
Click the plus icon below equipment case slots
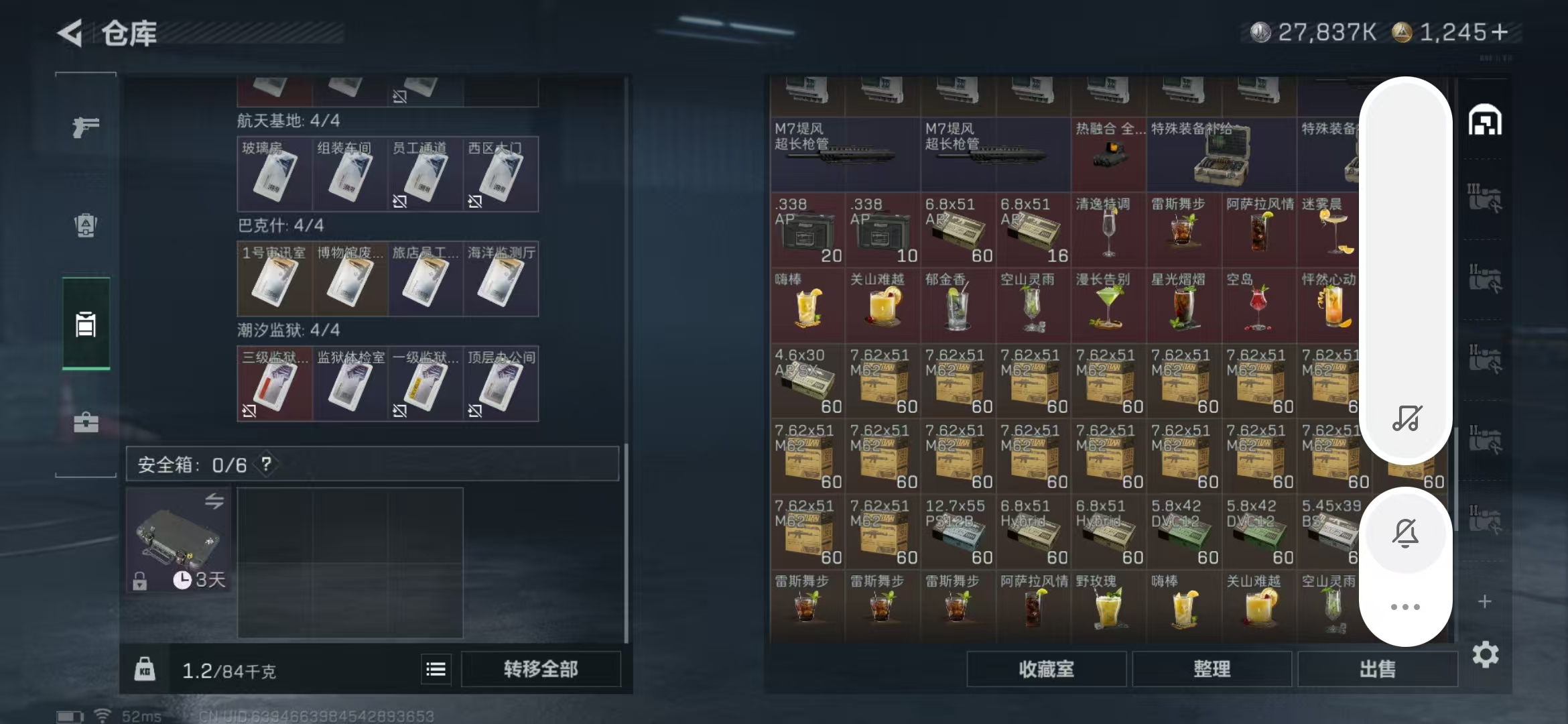1486,602
